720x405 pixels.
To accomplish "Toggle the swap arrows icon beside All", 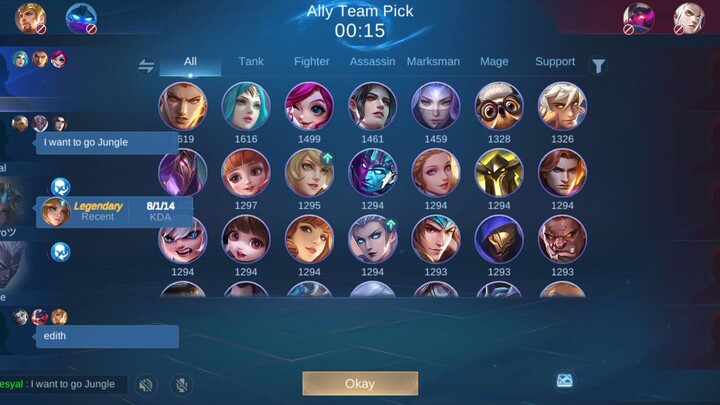I will 146,66.
